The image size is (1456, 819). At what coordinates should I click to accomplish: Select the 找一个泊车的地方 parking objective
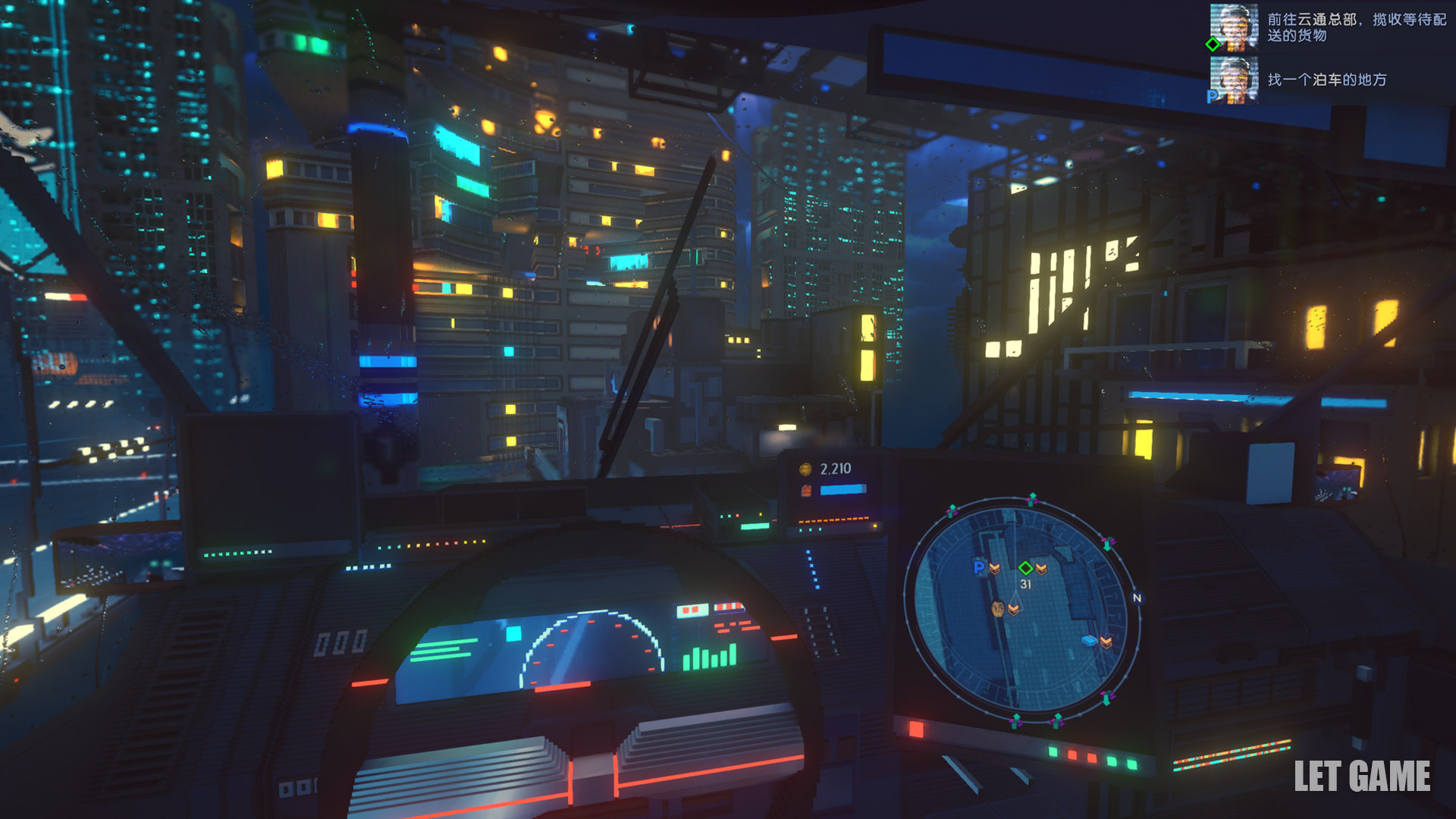(1326, 80)
